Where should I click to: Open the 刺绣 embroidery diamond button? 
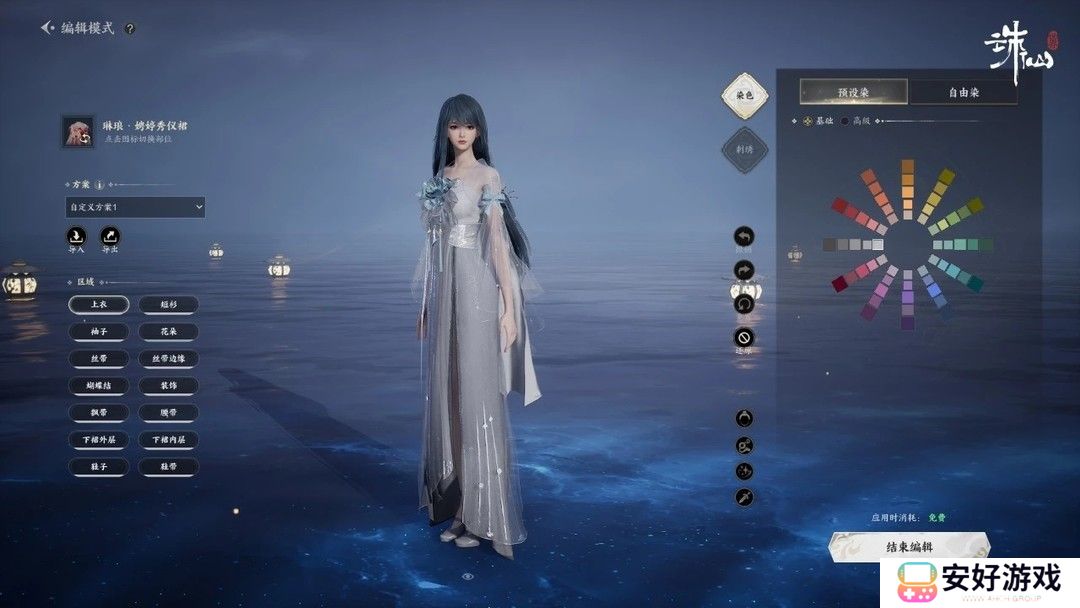(x=743, y=149)
